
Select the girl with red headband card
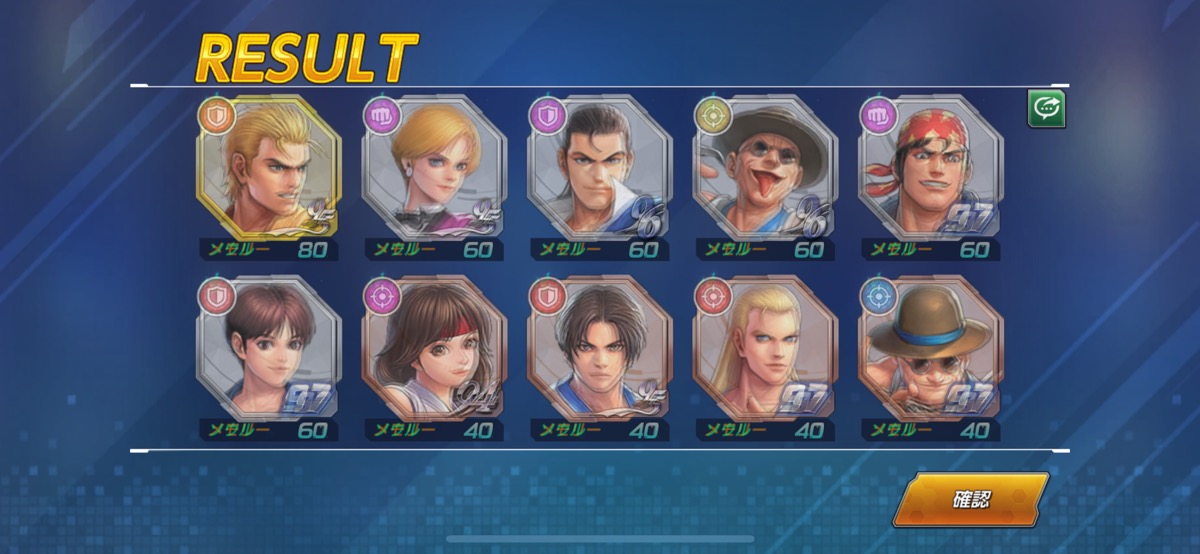(x=435, y=348)
